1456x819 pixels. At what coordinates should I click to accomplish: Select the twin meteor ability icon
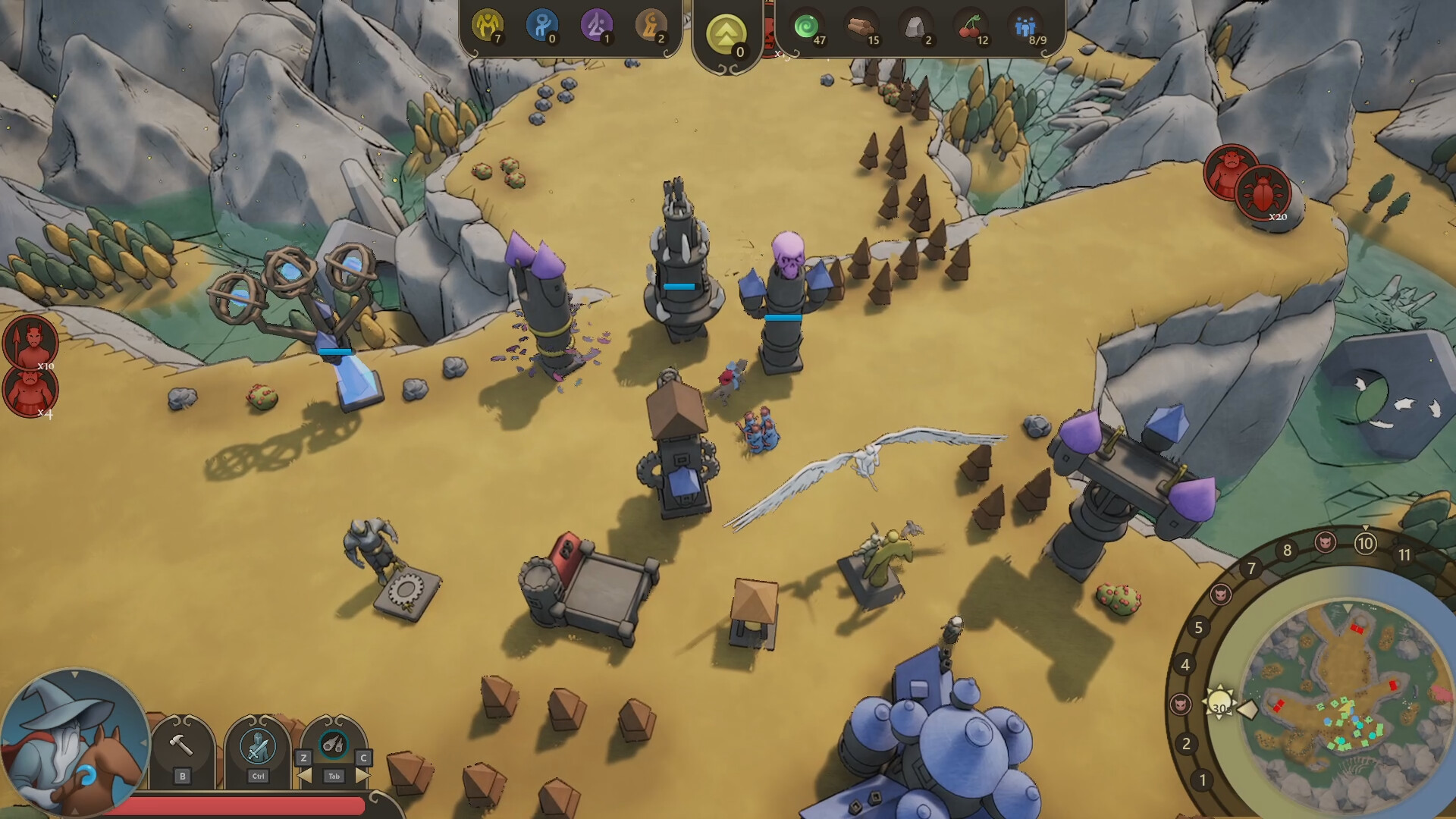[x=333, y=745]
